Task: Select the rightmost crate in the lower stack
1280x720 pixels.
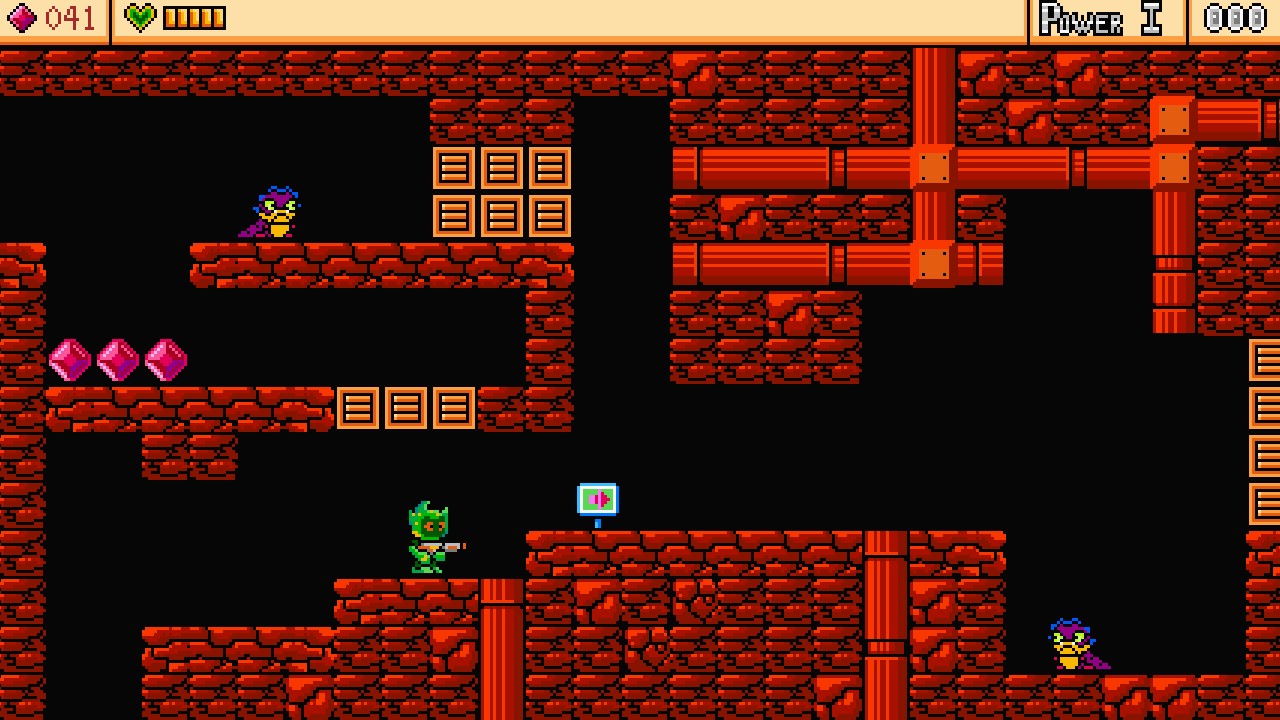Action: (455, 408)
